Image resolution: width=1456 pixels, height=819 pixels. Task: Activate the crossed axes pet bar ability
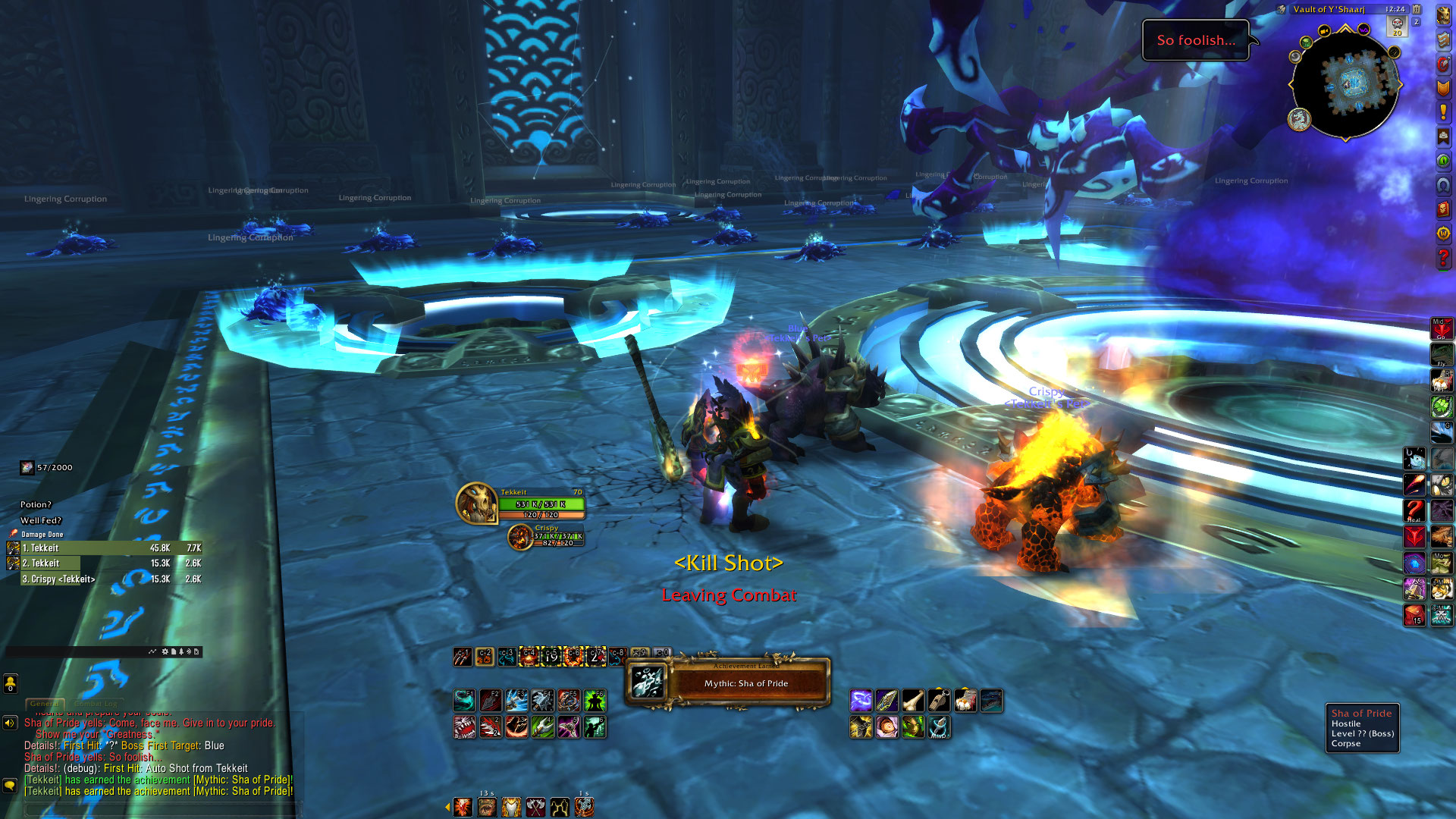[536, 808]
